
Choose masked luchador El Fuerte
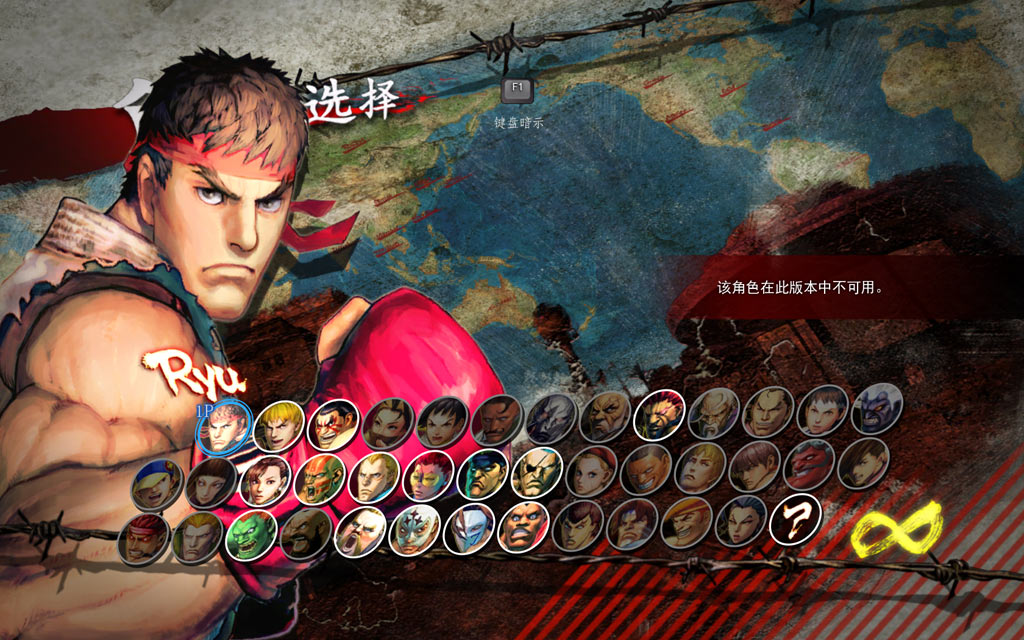point(413,530)
